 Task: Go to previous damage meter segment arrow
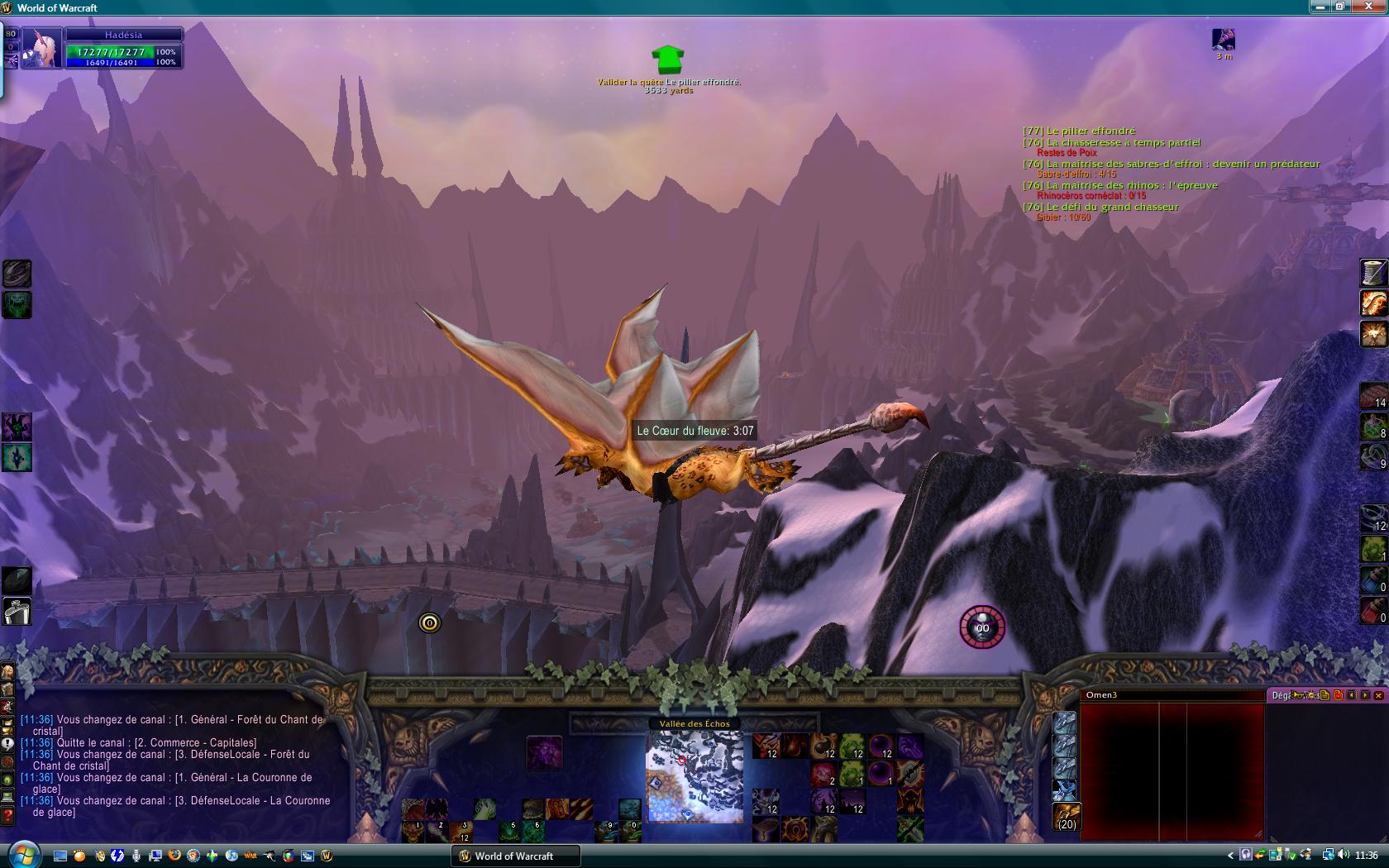tap(1352, 695)
